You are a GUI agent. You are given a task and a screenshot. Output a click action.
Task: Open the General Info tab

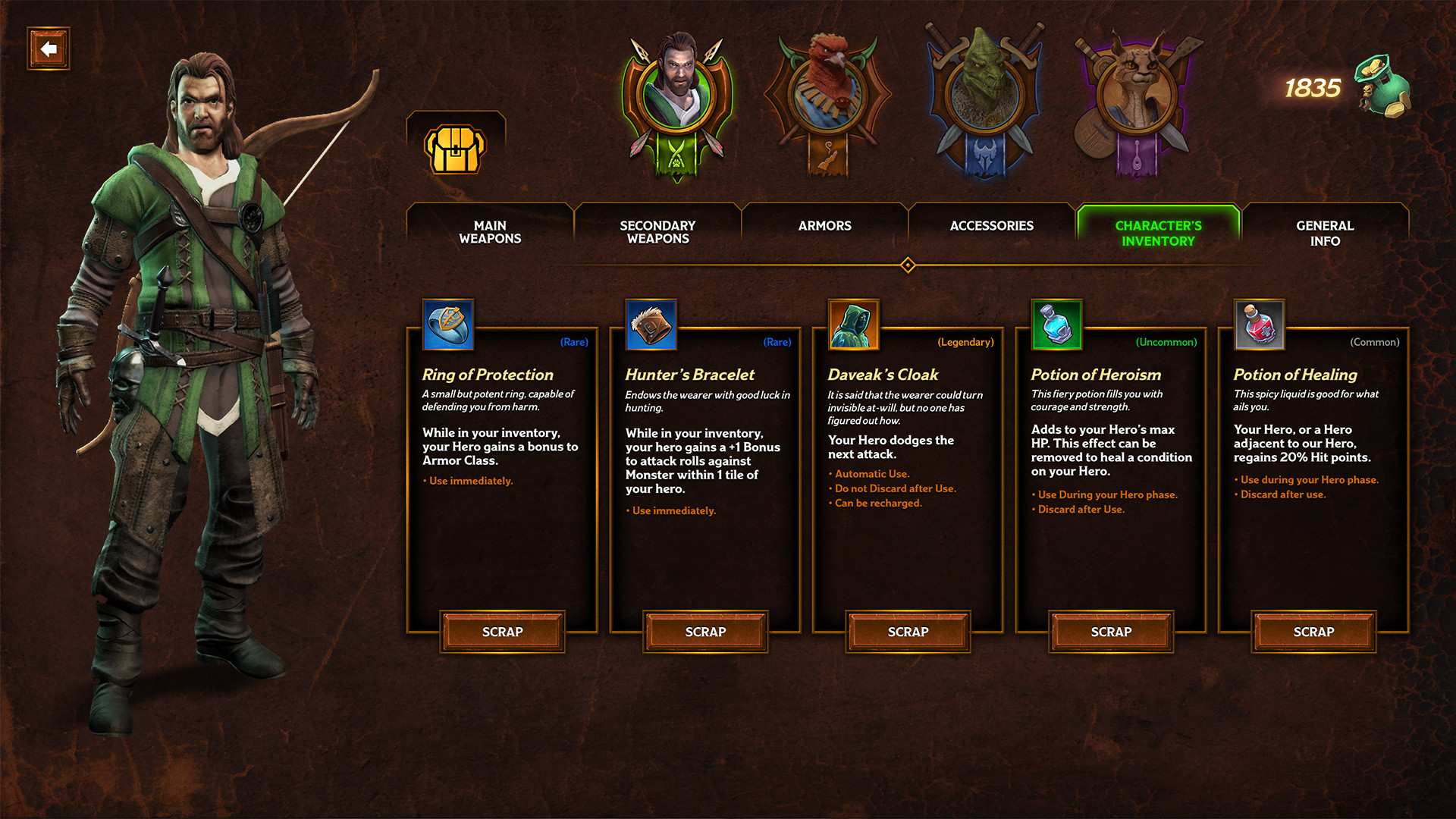click(1326, 232)
